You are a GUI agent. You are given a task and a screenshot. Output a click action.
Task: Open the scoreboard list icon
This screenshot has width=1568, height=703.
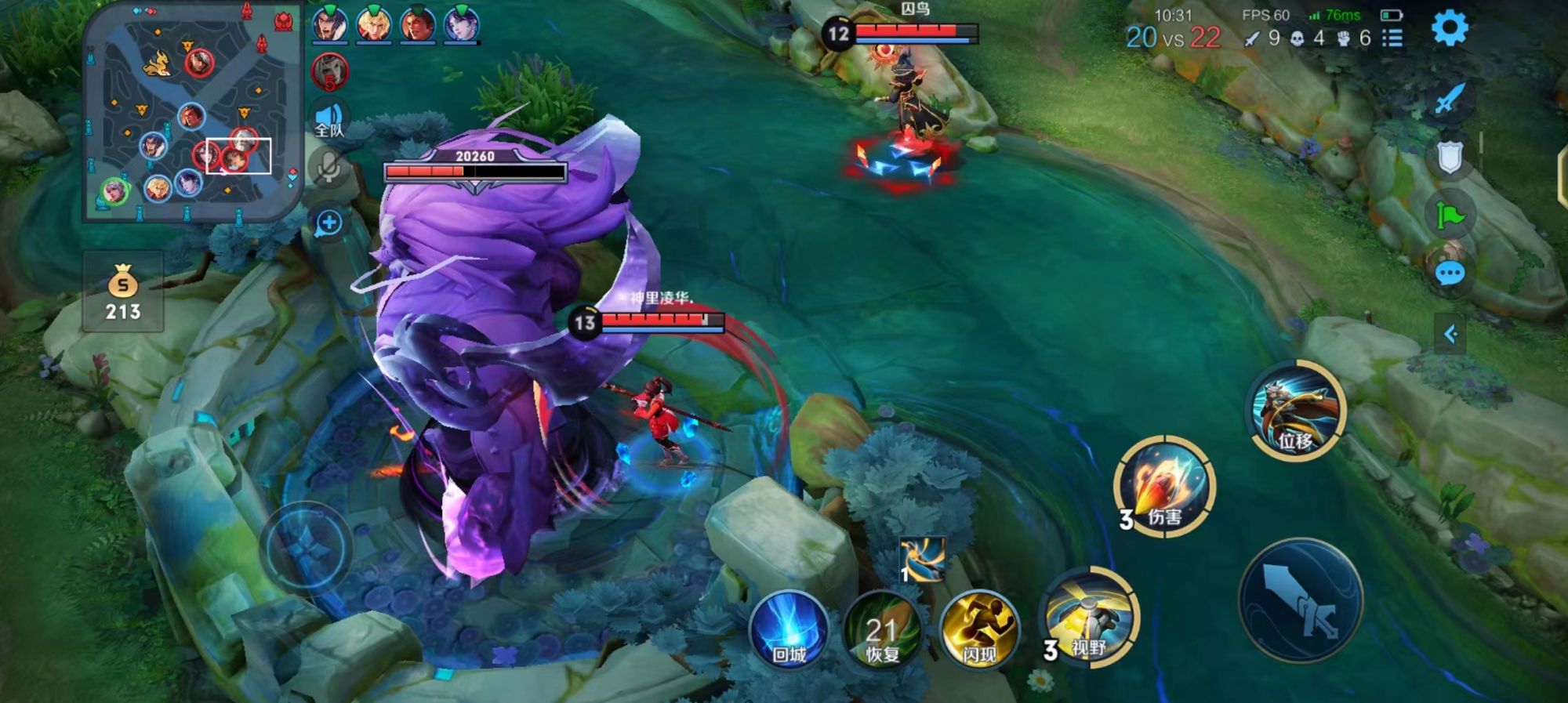tap(1392, 38)
